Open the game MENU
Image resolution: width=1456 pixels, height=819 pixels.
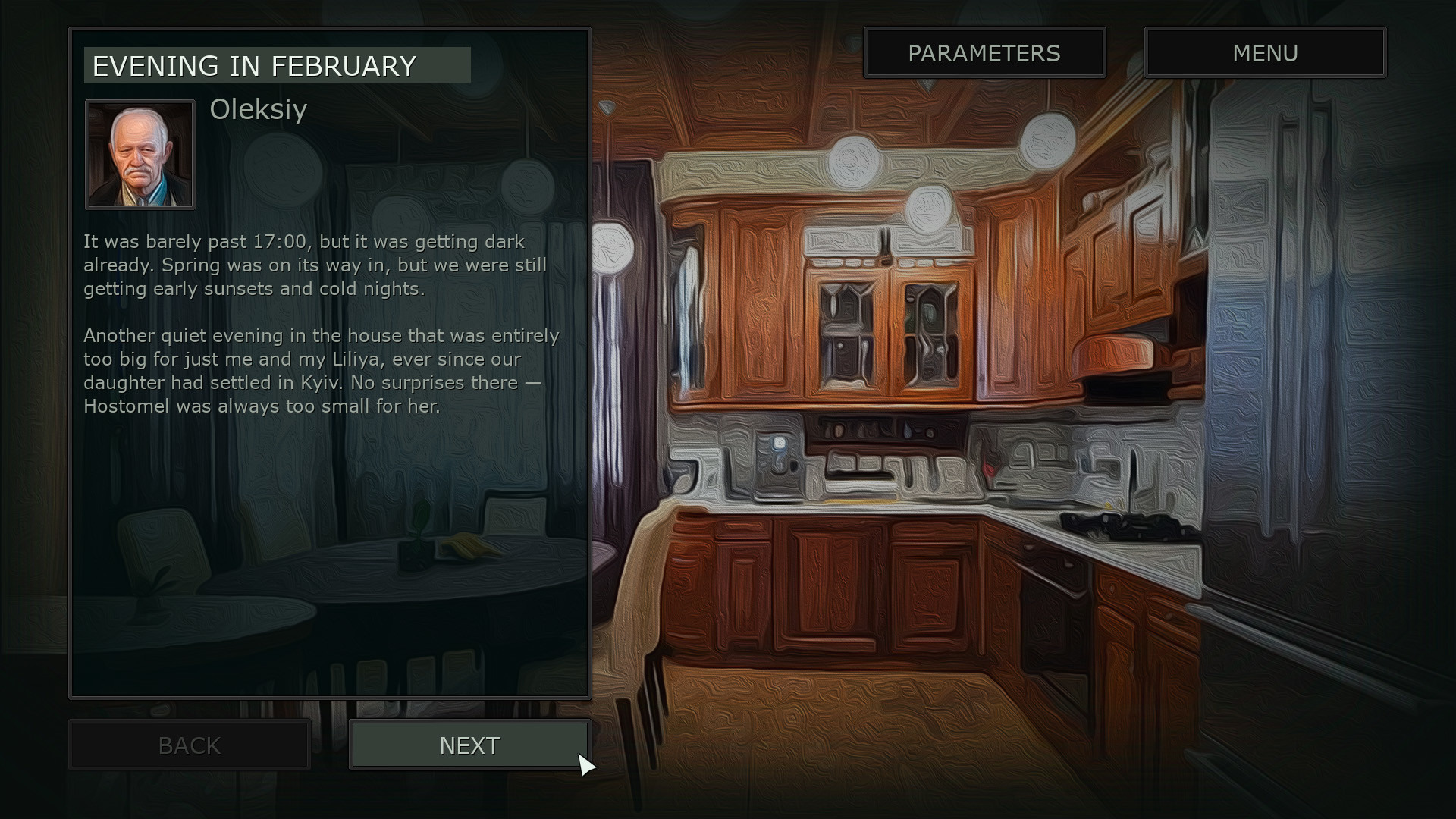pyautogui.click(x=1265, y=53)
